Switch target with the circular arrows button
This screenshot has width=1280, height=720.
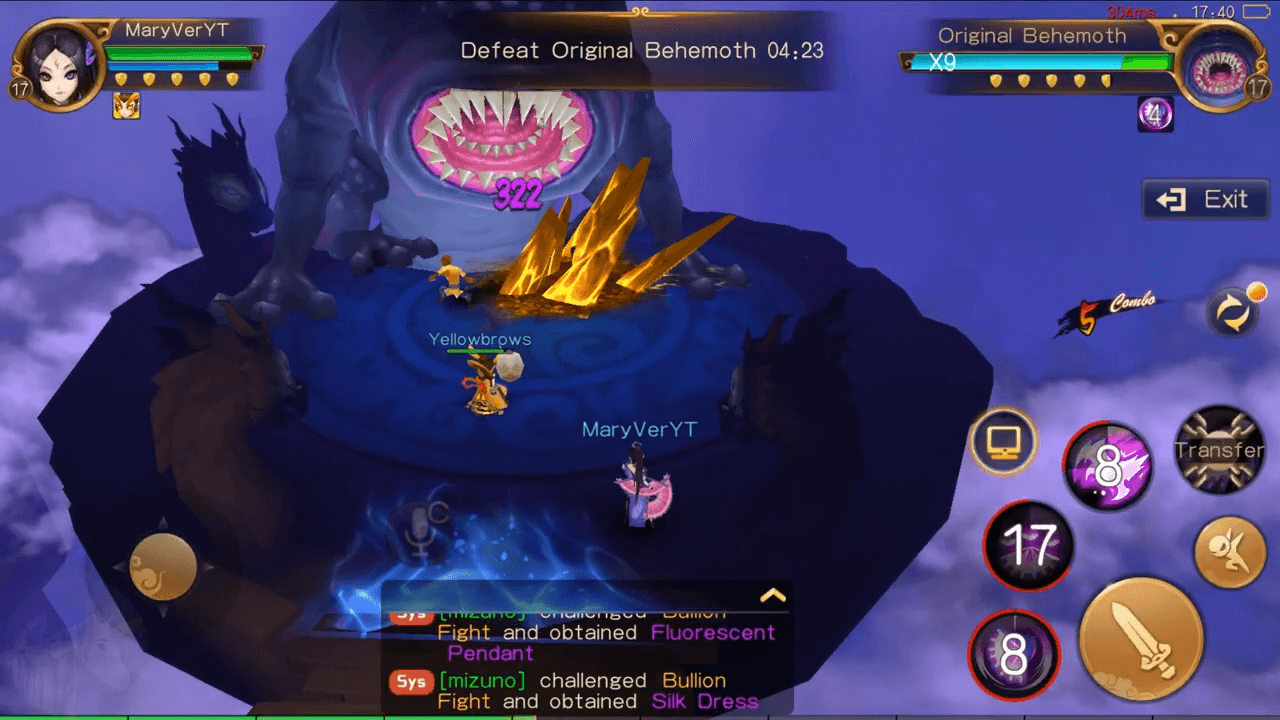[x=1232, y=311]
